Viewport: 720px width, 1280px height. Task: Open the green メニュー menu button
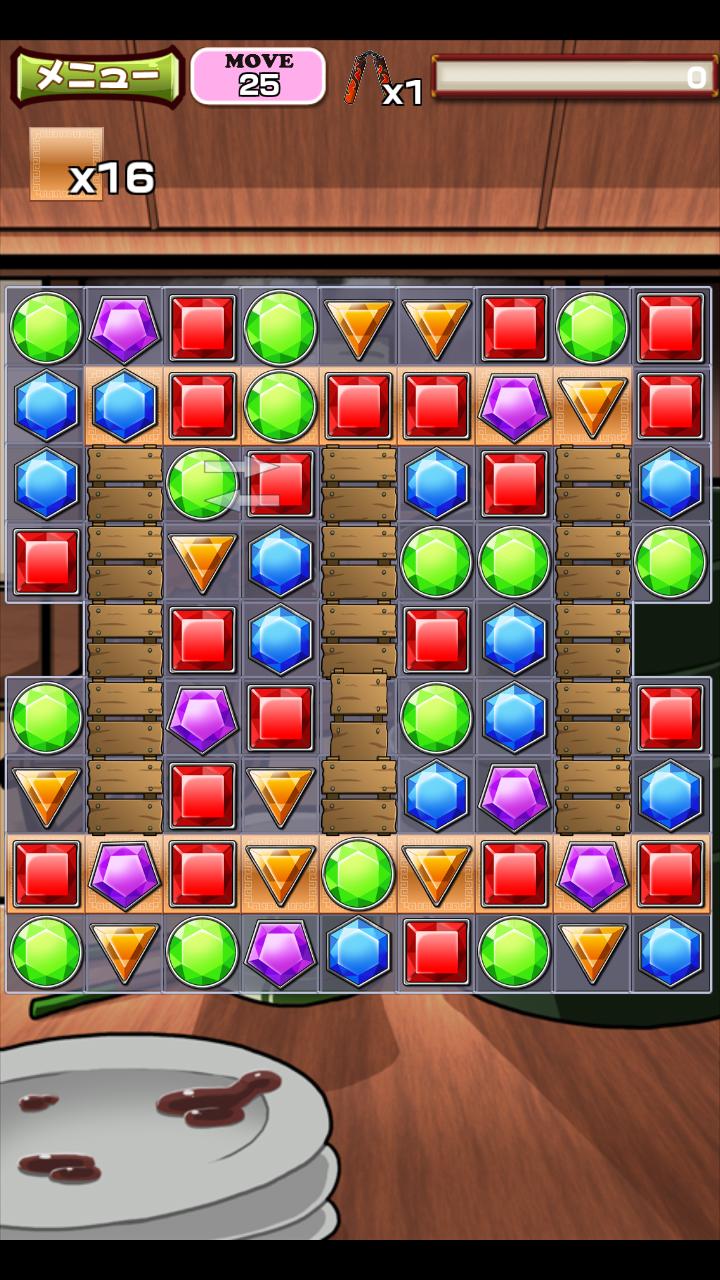tap(97, 76)
